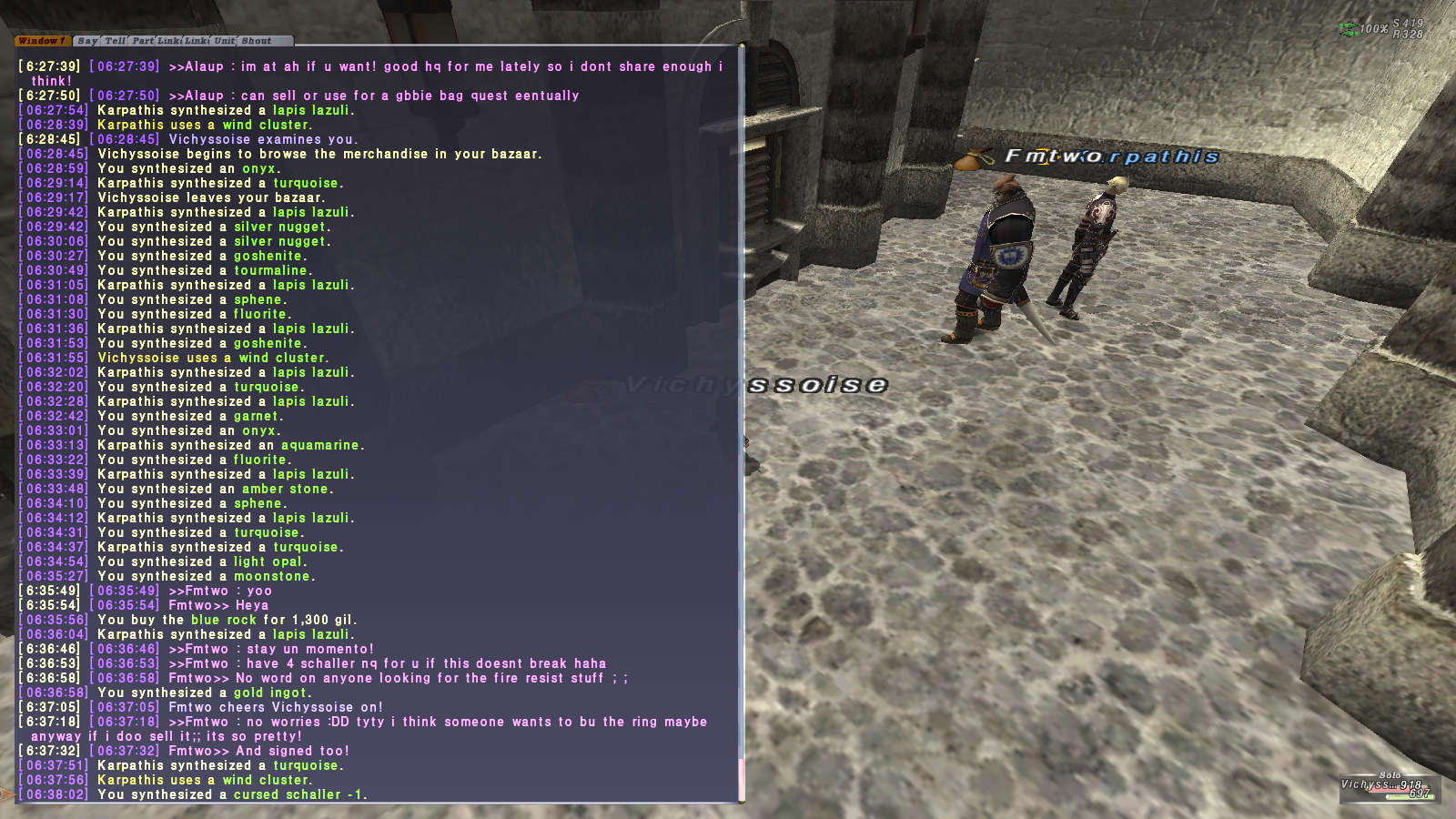Open the first Linkshell chat tab
This screenshot has width=1456, height=819.
[x=170, y=41]
